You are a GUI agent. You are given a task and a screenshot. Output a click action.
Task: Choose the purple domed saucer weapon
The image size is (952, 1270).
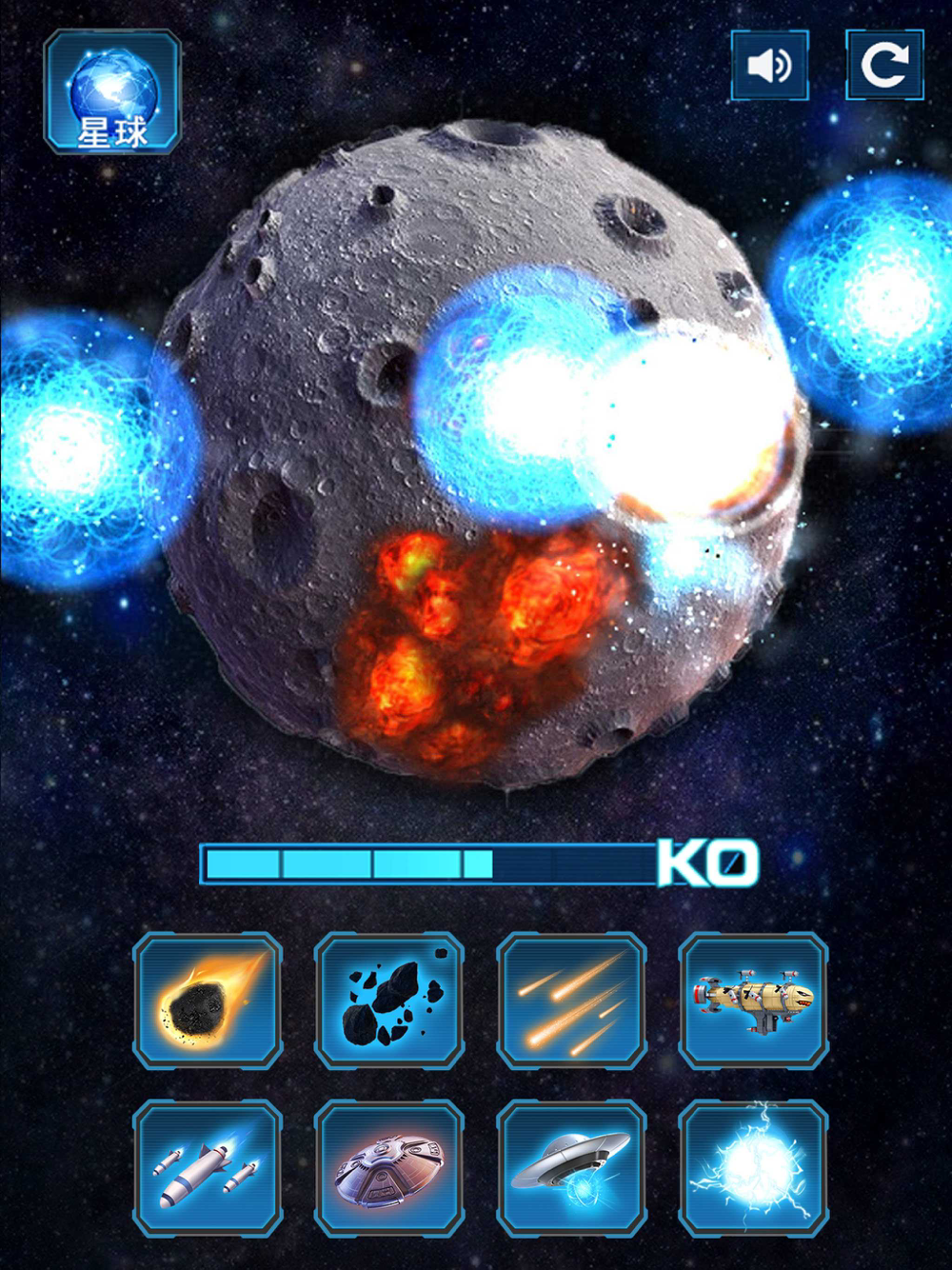coord(389,1168)
